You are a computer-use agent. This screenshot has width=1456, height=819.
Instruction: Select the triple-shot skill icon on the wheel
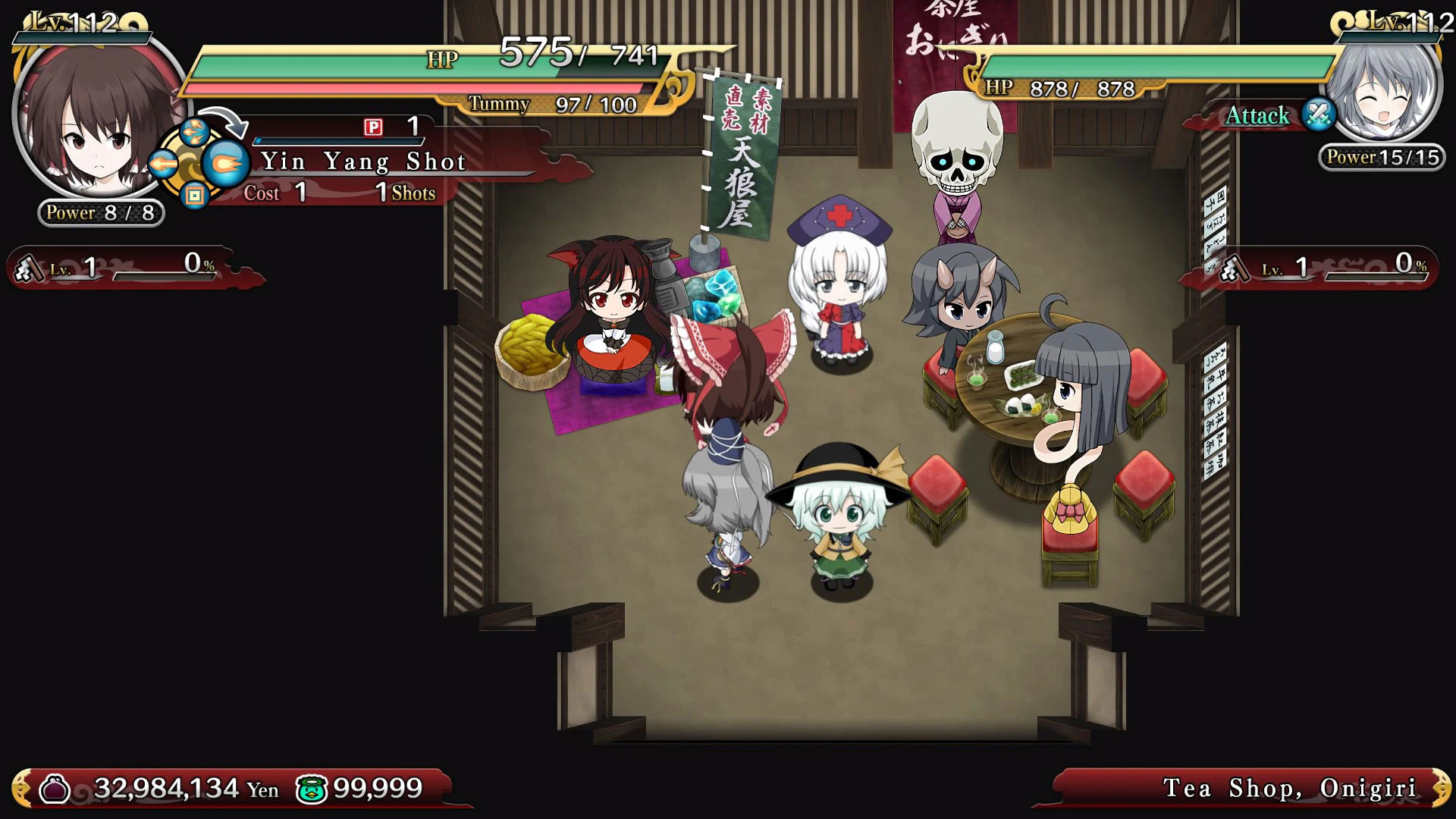[x=195, y=132]
